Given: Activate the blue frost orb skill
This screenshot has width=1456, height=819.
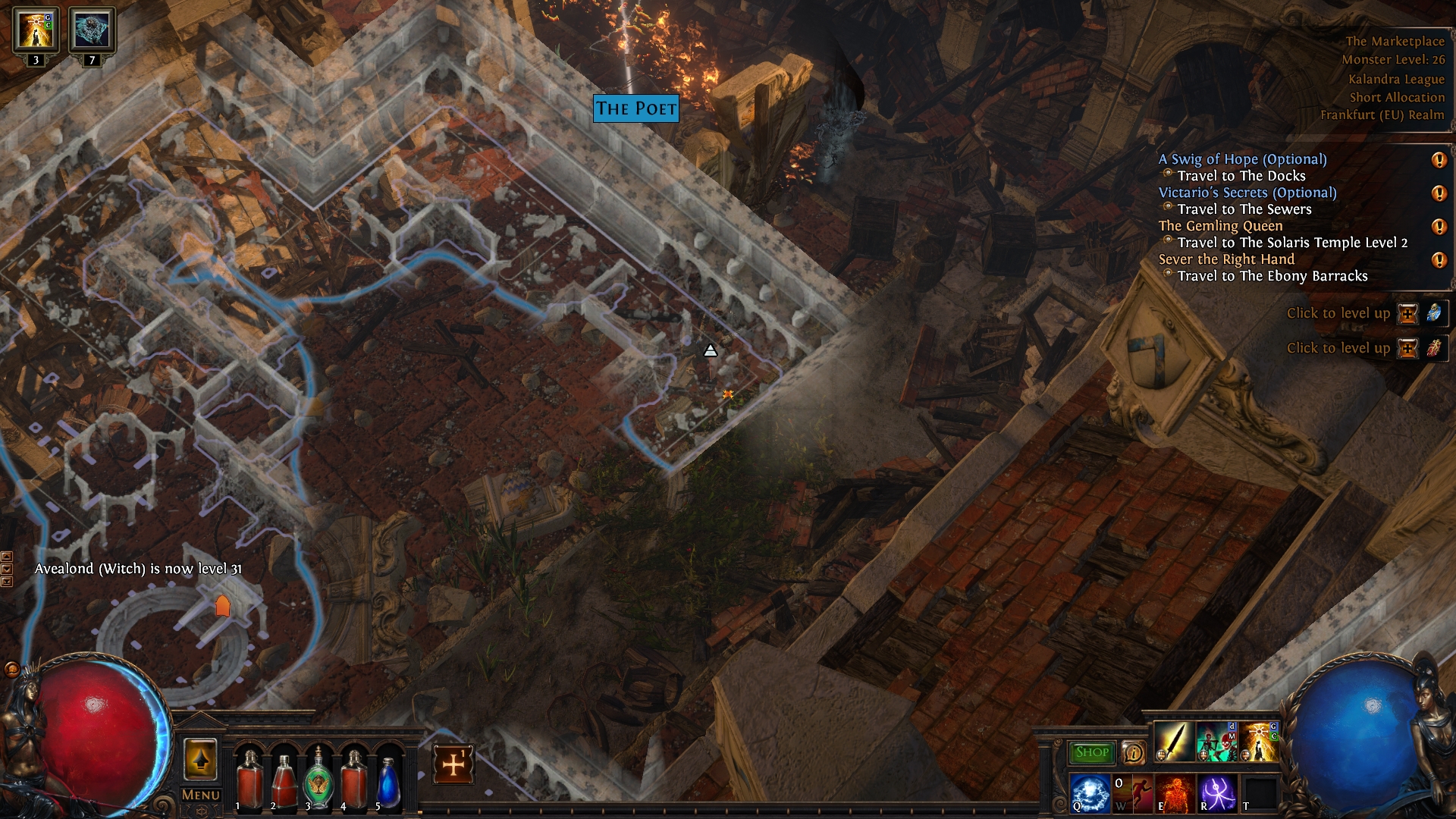Looking at the screenshot, I should 1090,792.
